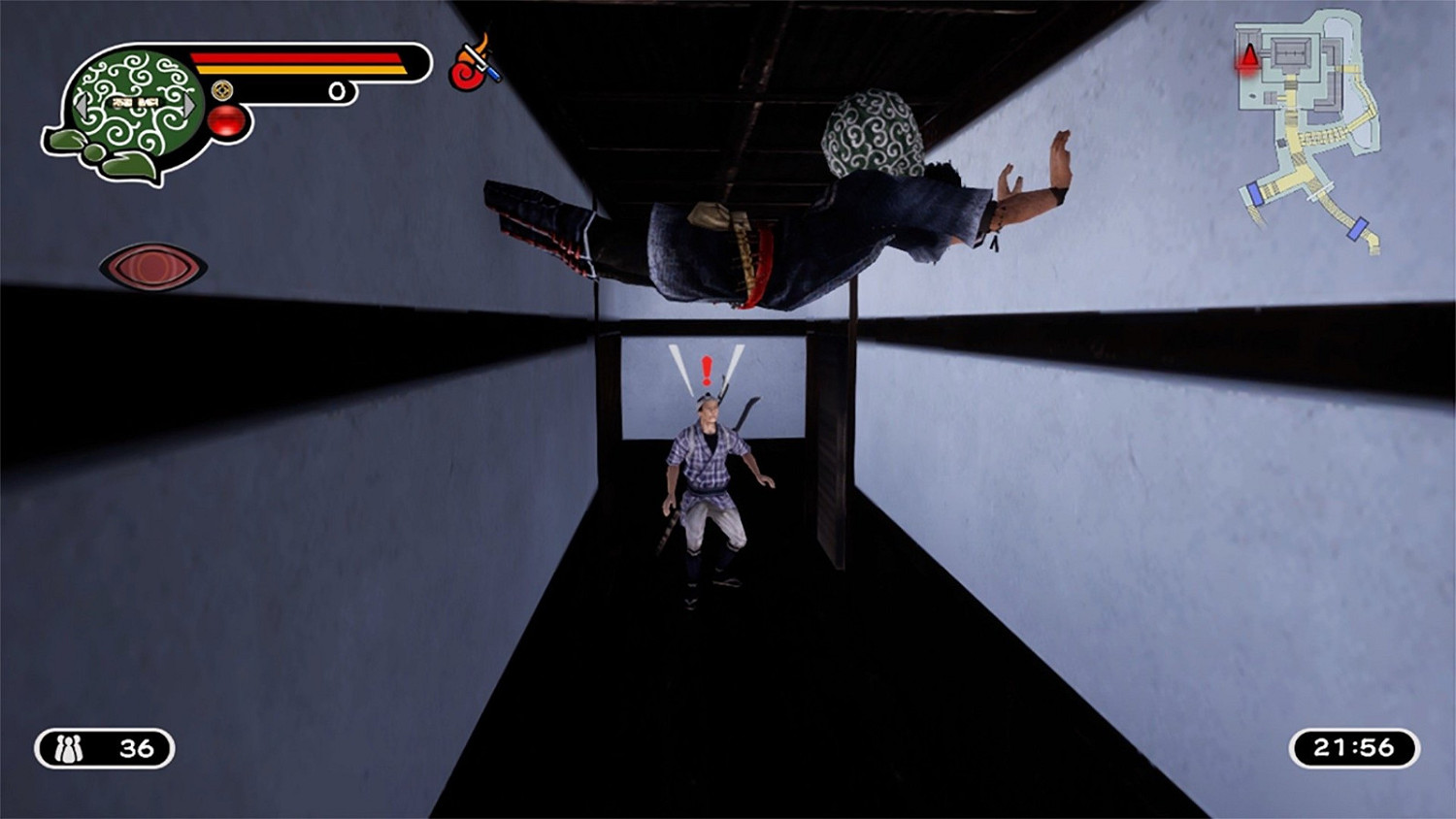The width and height of the screenshot is (1456, 819).
Task: Click the castle building on the minimap
Action: pos(1289,53)
